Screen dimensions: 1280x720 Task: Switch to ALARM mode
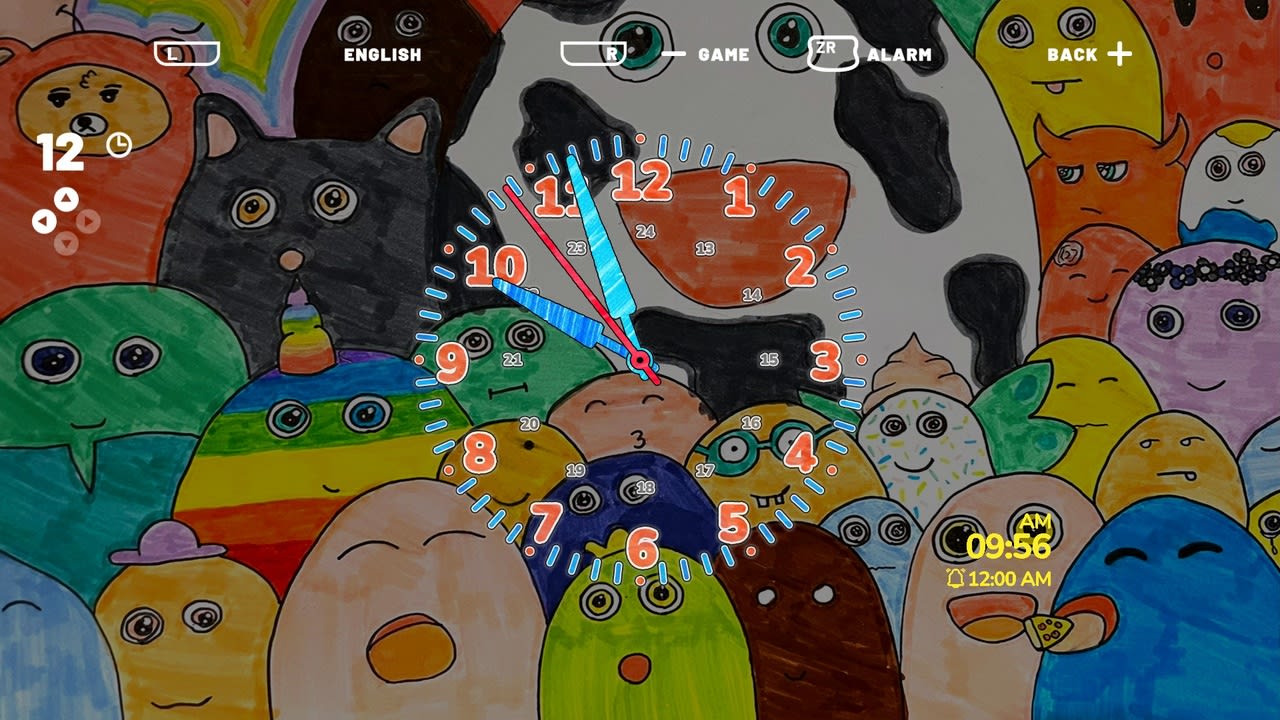coord(900,55)
